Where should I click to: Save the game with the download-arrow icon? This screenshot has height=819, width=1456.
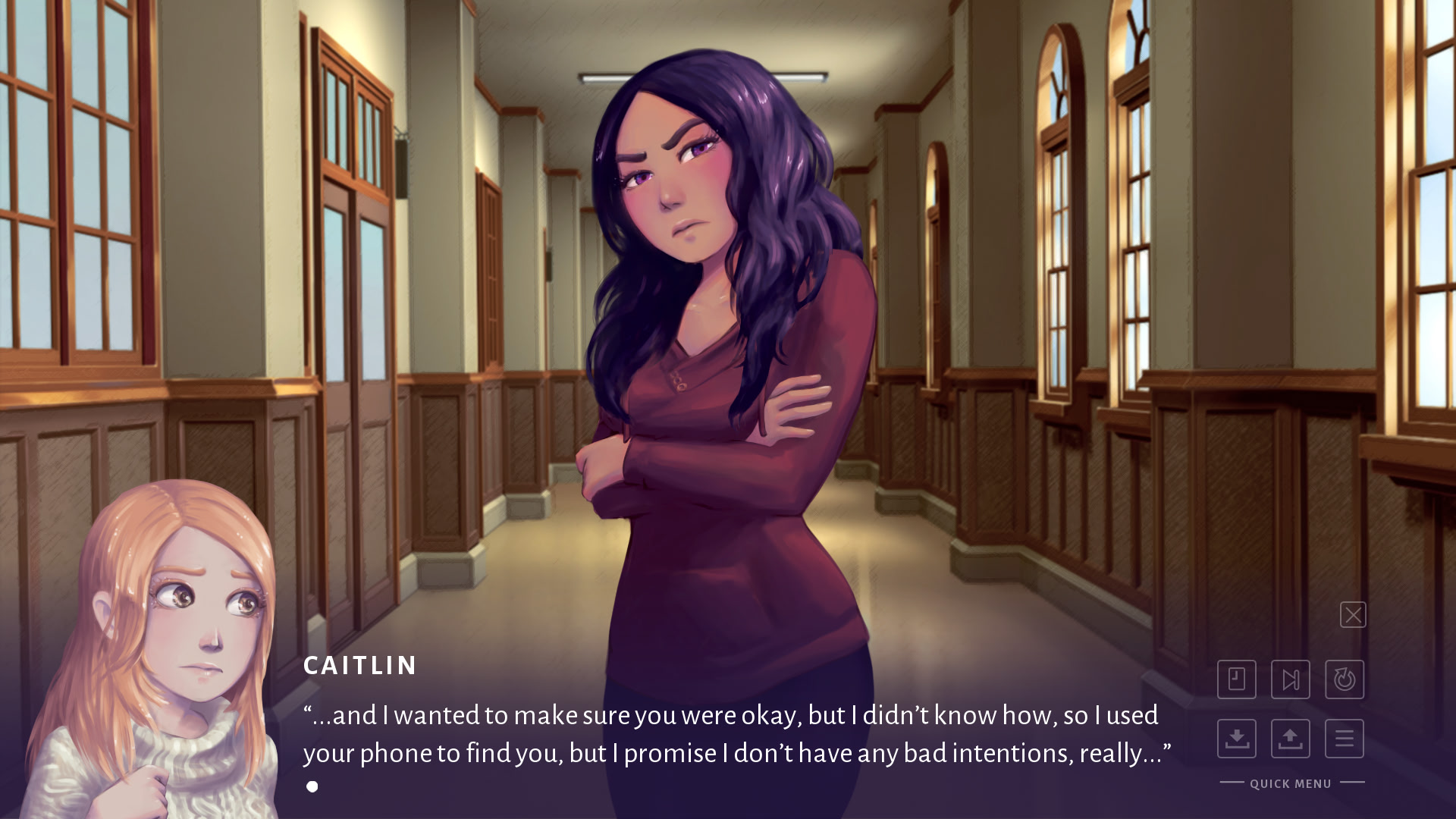(x=1237, y=739)
